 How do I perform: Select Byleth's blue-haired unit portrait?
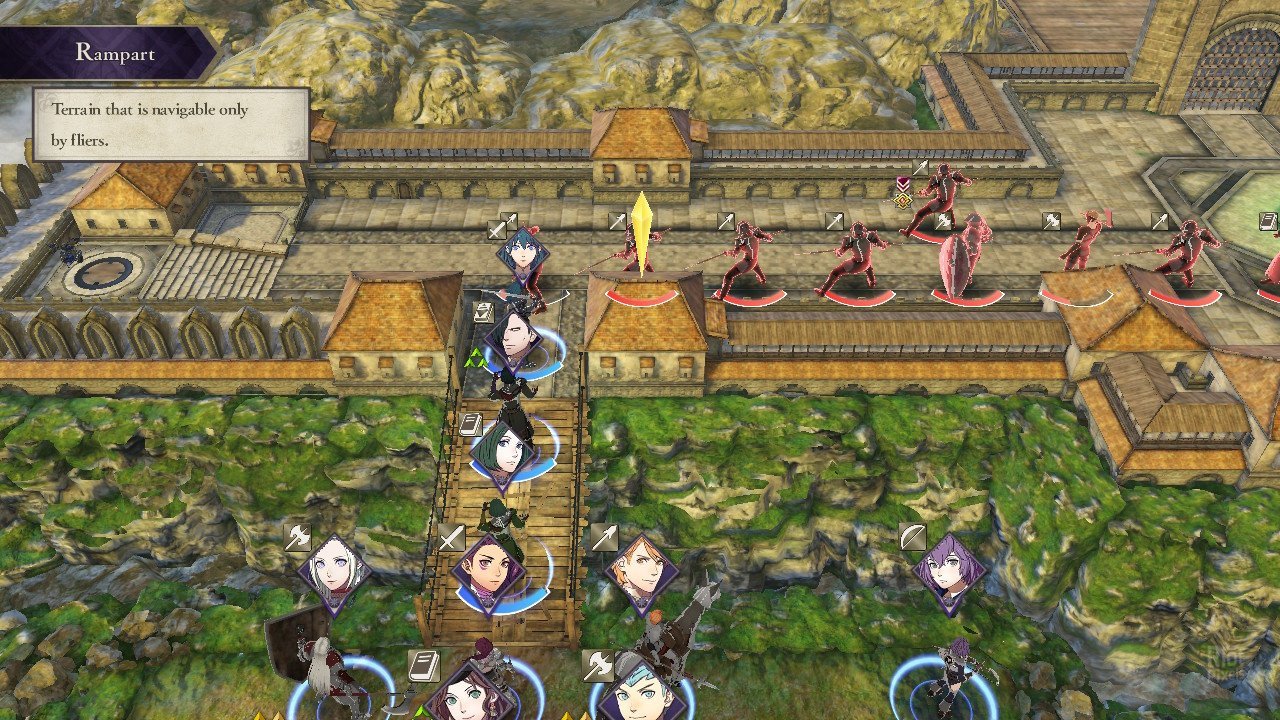pyautogui.click(x=522, y=254)
